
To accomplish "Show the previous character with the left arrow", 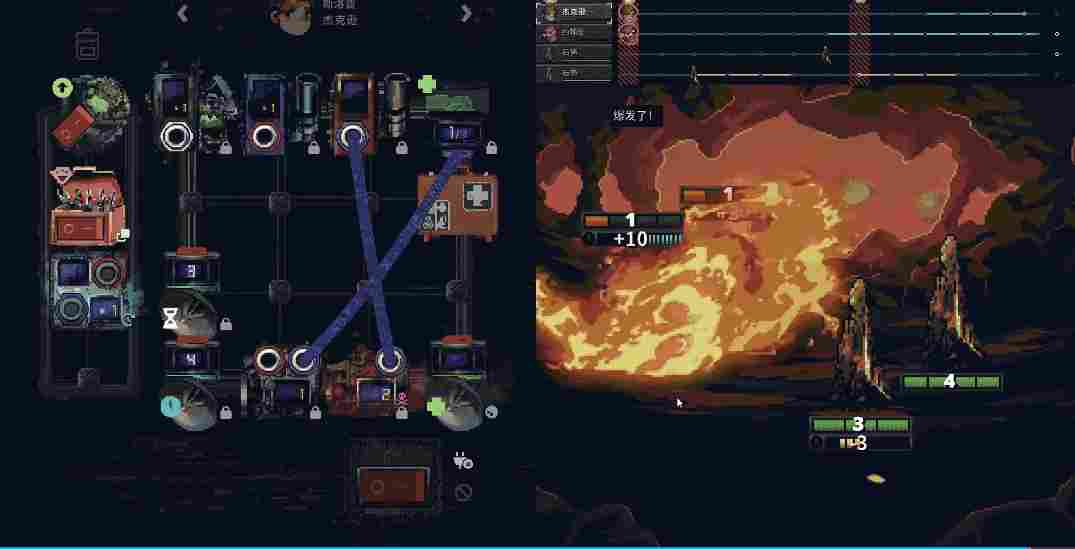I will click(x=182, y=13).
